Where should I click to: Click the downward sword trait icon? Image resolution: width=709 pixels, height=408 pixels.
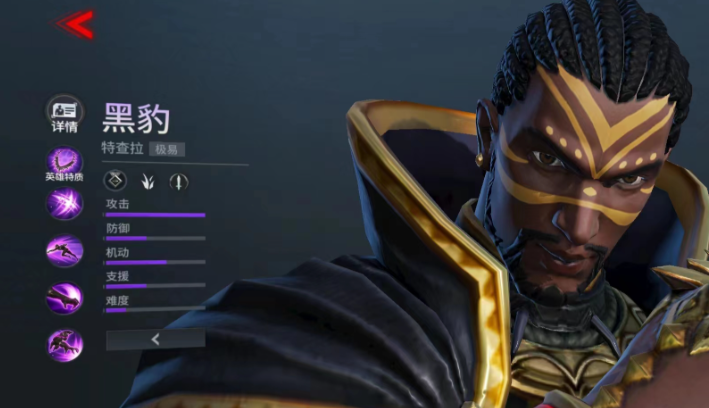pyautogui.click(x=178, y=181)
